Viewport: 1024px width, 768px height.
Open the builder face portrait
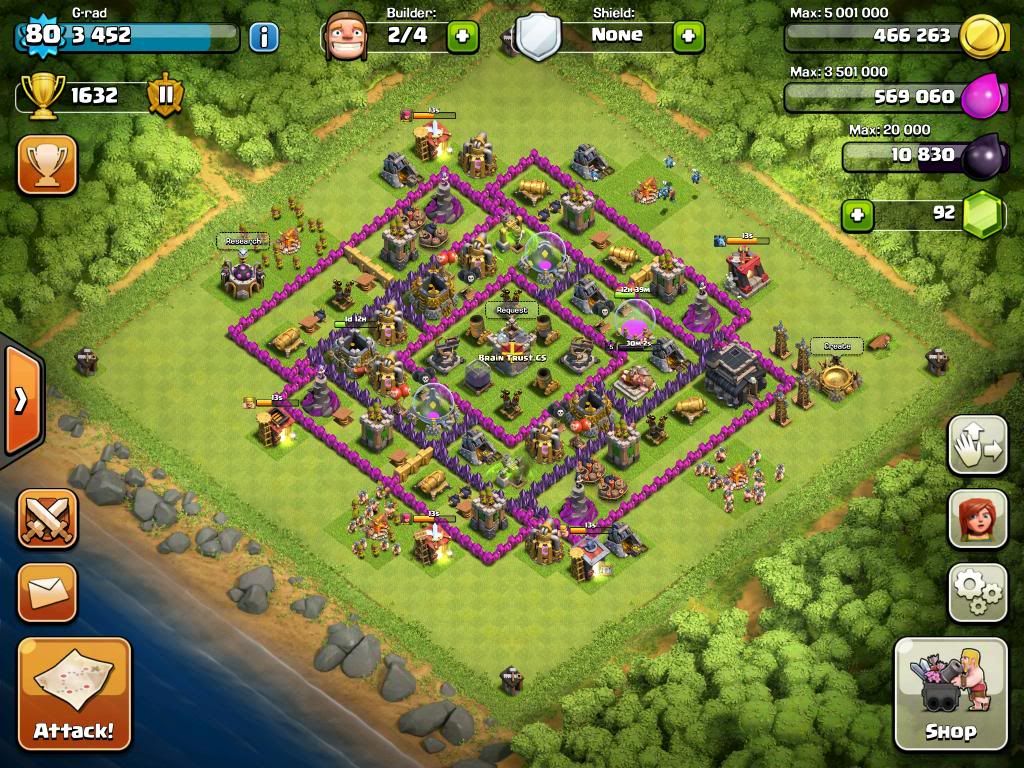point(345,36)
